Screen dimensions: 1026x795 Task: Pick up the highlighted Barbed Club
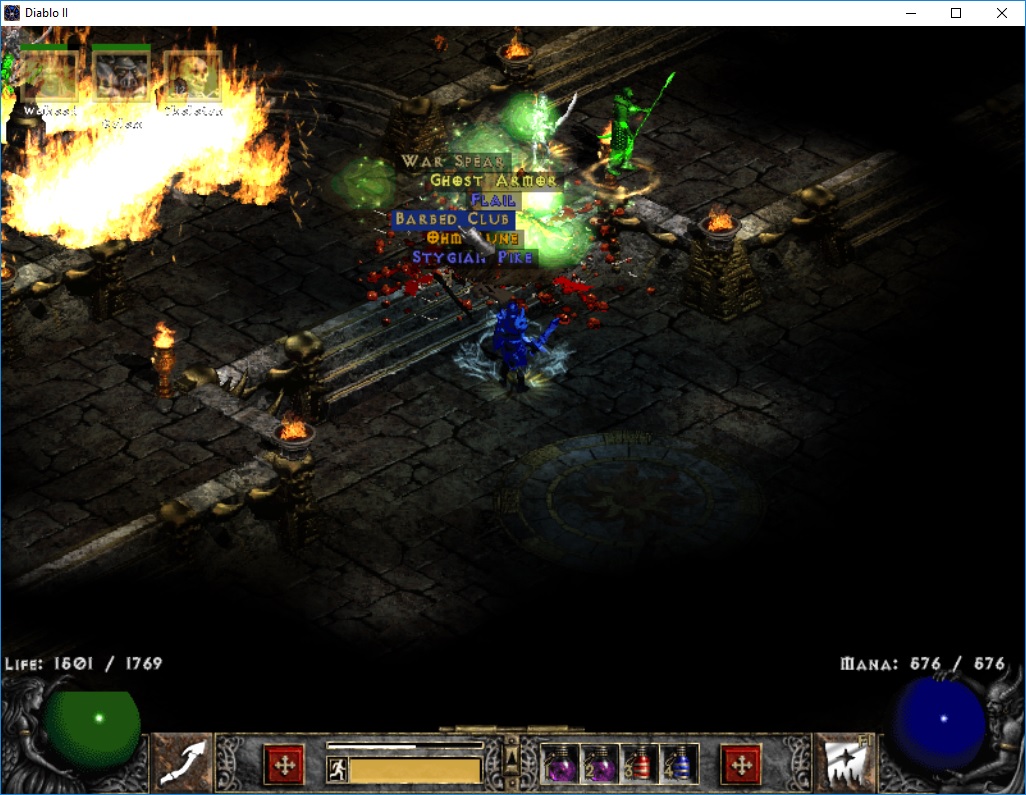click(x=453, y=219)
